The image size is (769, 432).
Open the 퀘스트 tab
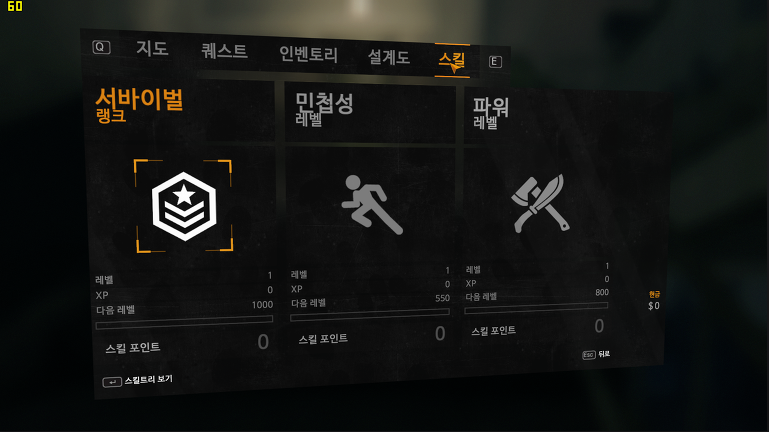pyautogui.click(x=224, y=51)
